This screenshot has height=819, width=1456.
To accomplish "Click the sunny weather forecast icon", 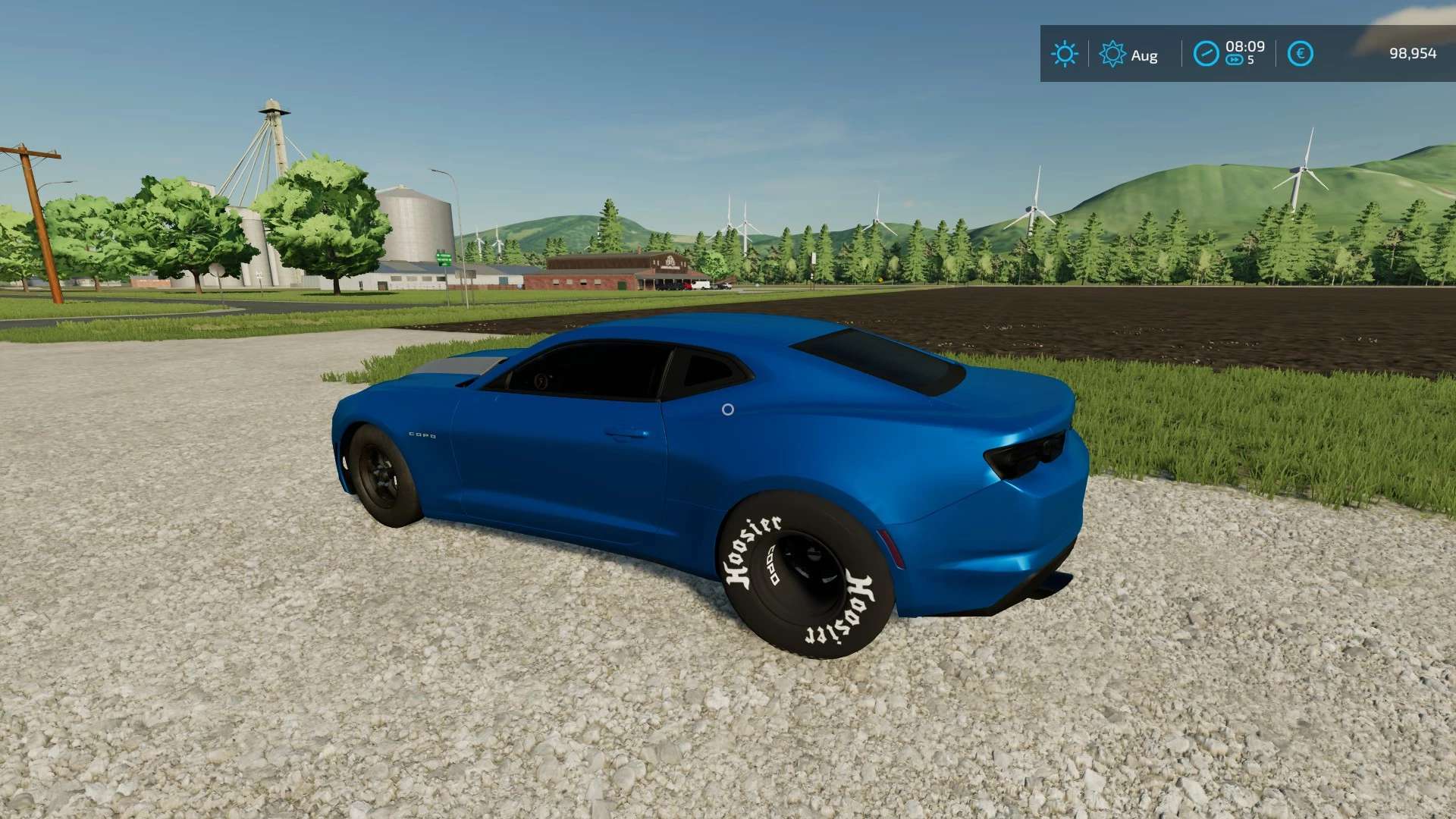I will pyautogui.click(x=1064, y=54).
